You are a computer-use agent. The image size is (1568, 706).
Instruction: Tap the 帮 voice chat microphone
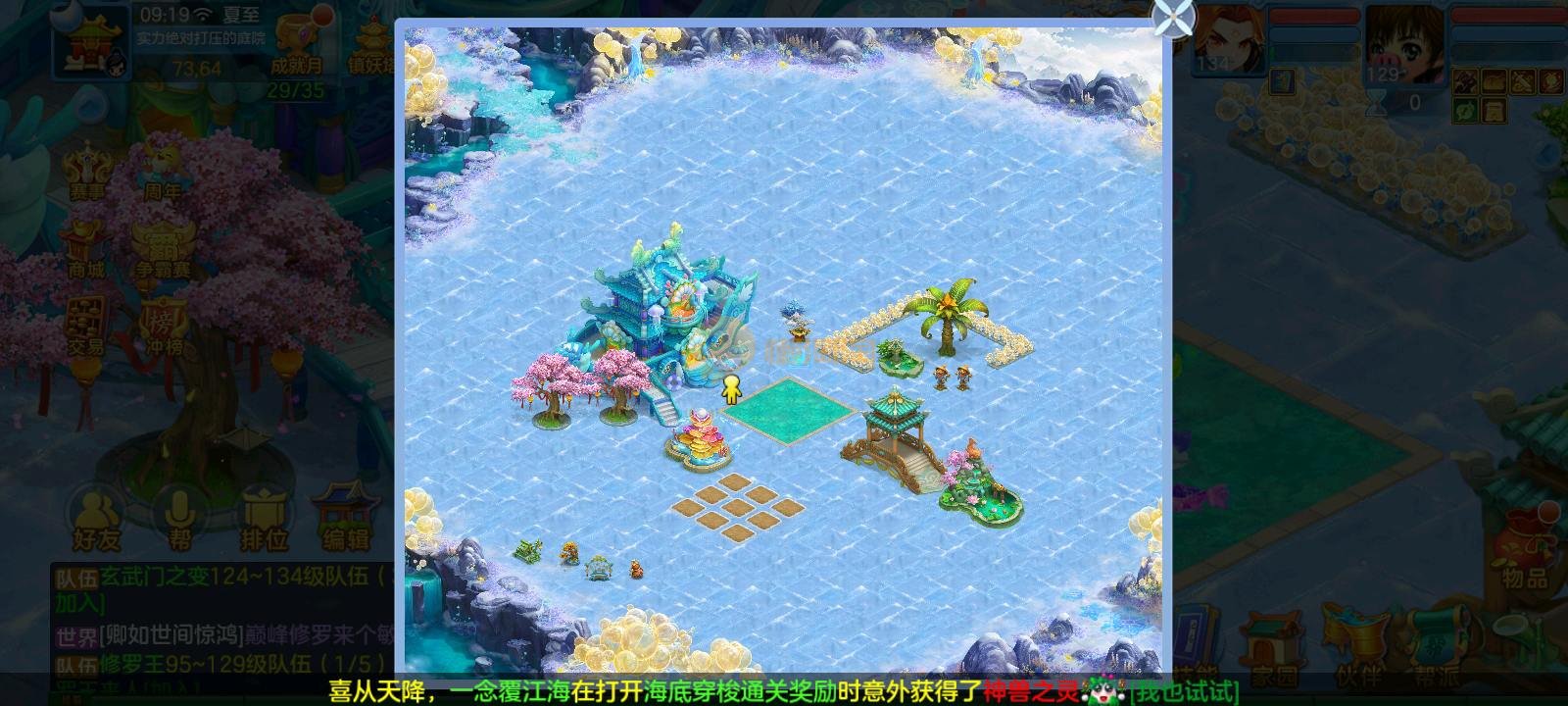click(179, 518)
